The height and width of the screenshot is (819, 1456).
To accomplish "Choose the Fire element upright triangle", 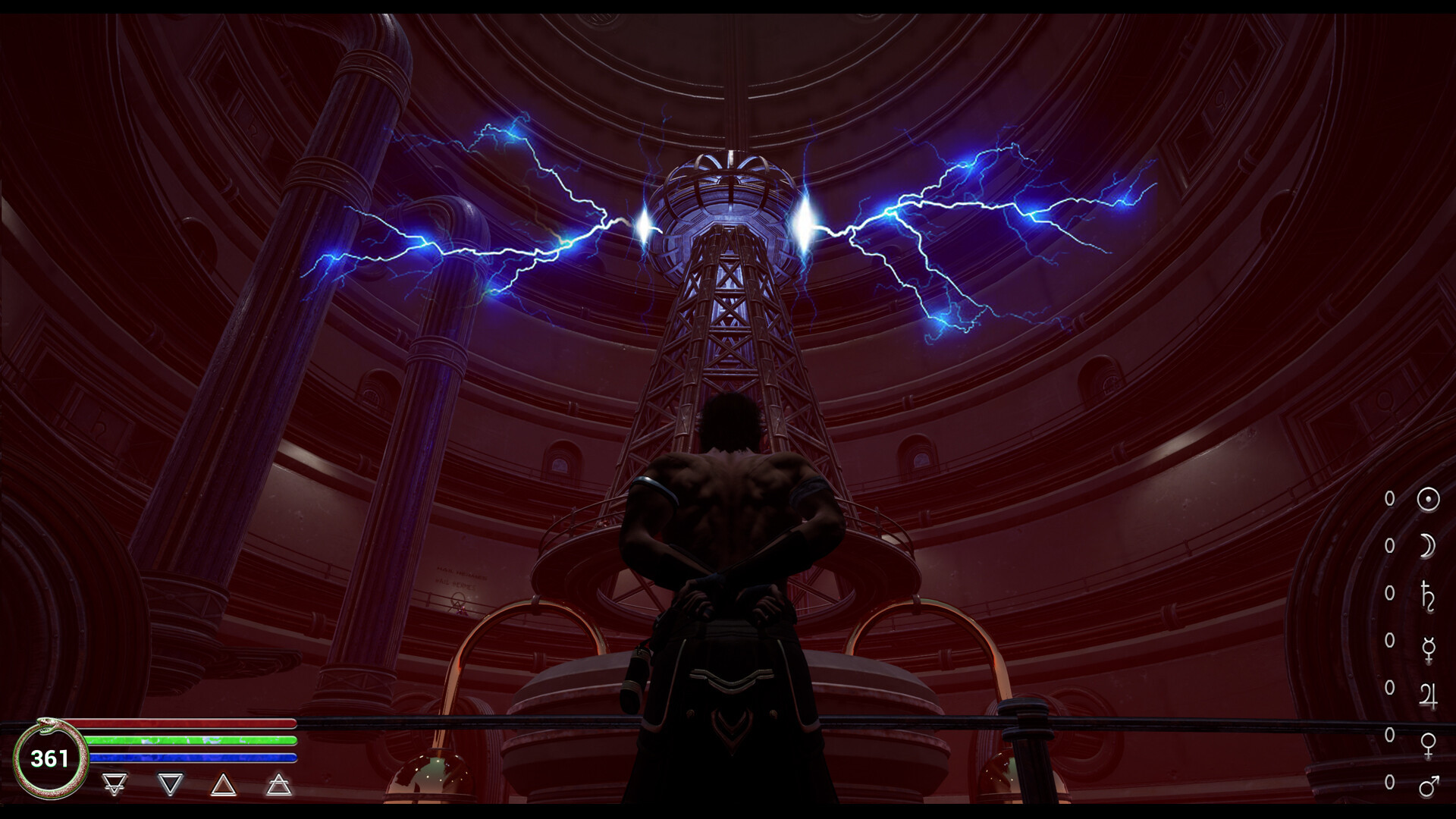I will (223, 784).
